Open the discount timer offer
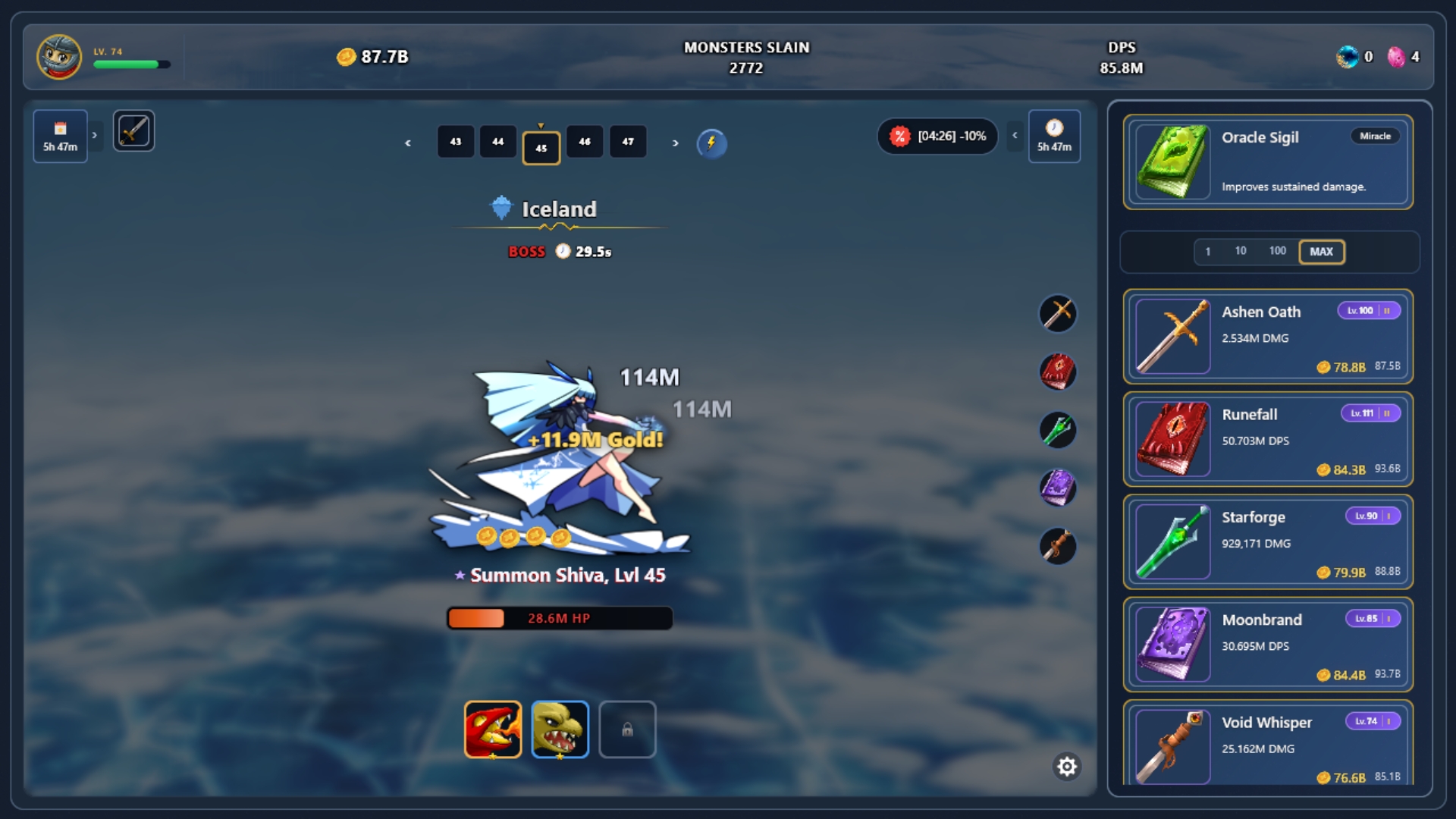This screenshot has width=1456, height=819. coord(937,136)
